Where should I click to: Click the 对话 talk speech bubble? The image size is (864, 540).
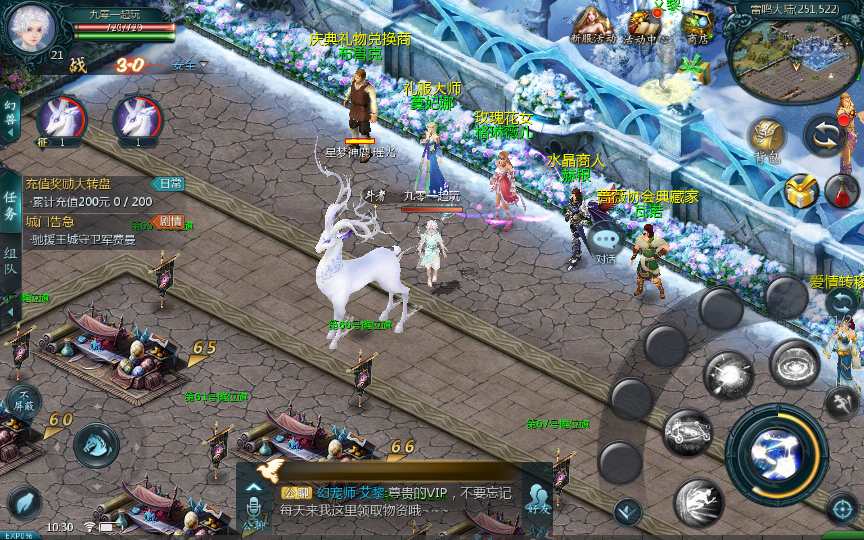coord(606,241)
